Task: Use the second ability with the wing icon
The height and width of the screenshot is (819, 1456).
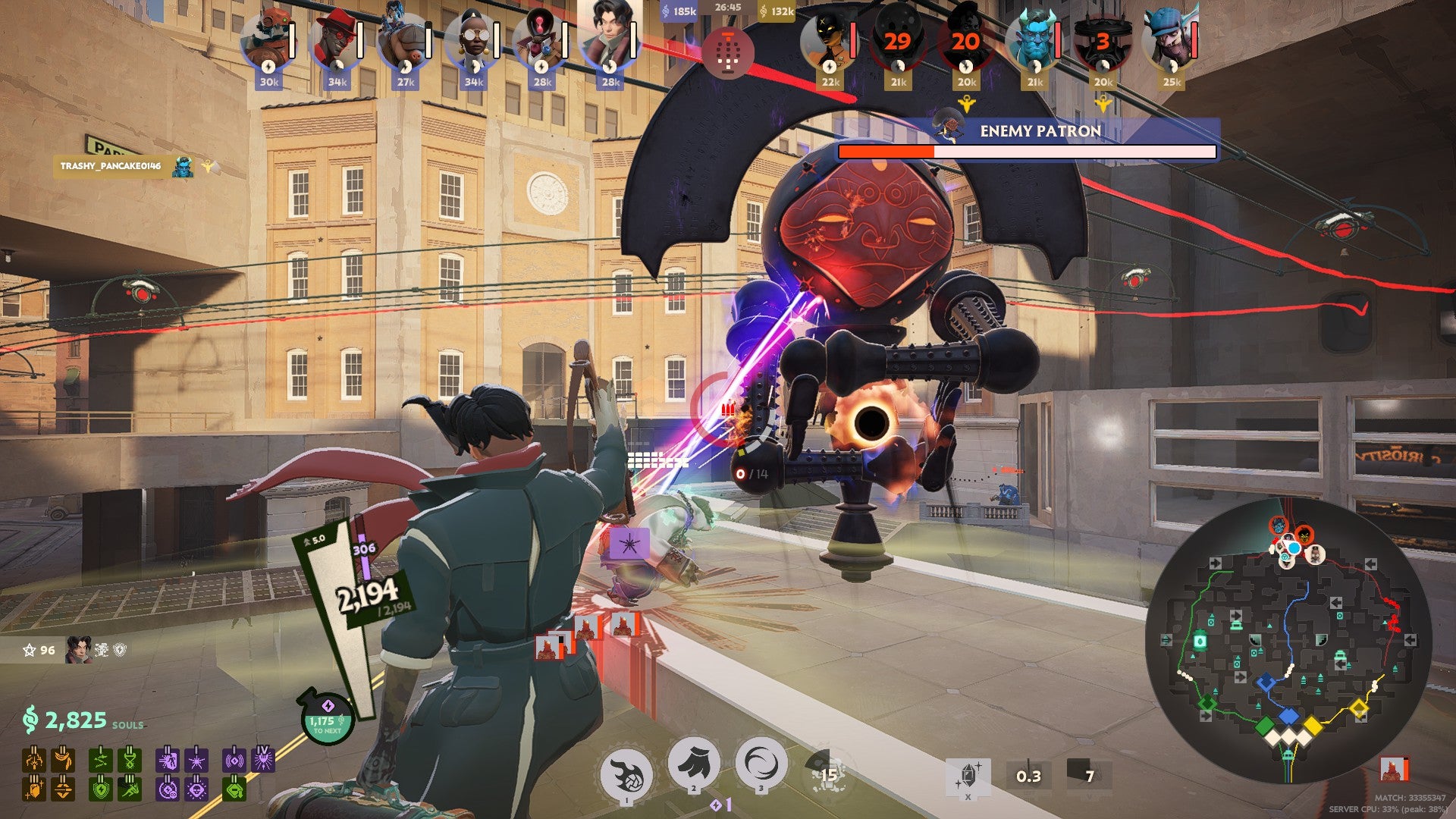Action: (x=693, y=764)
